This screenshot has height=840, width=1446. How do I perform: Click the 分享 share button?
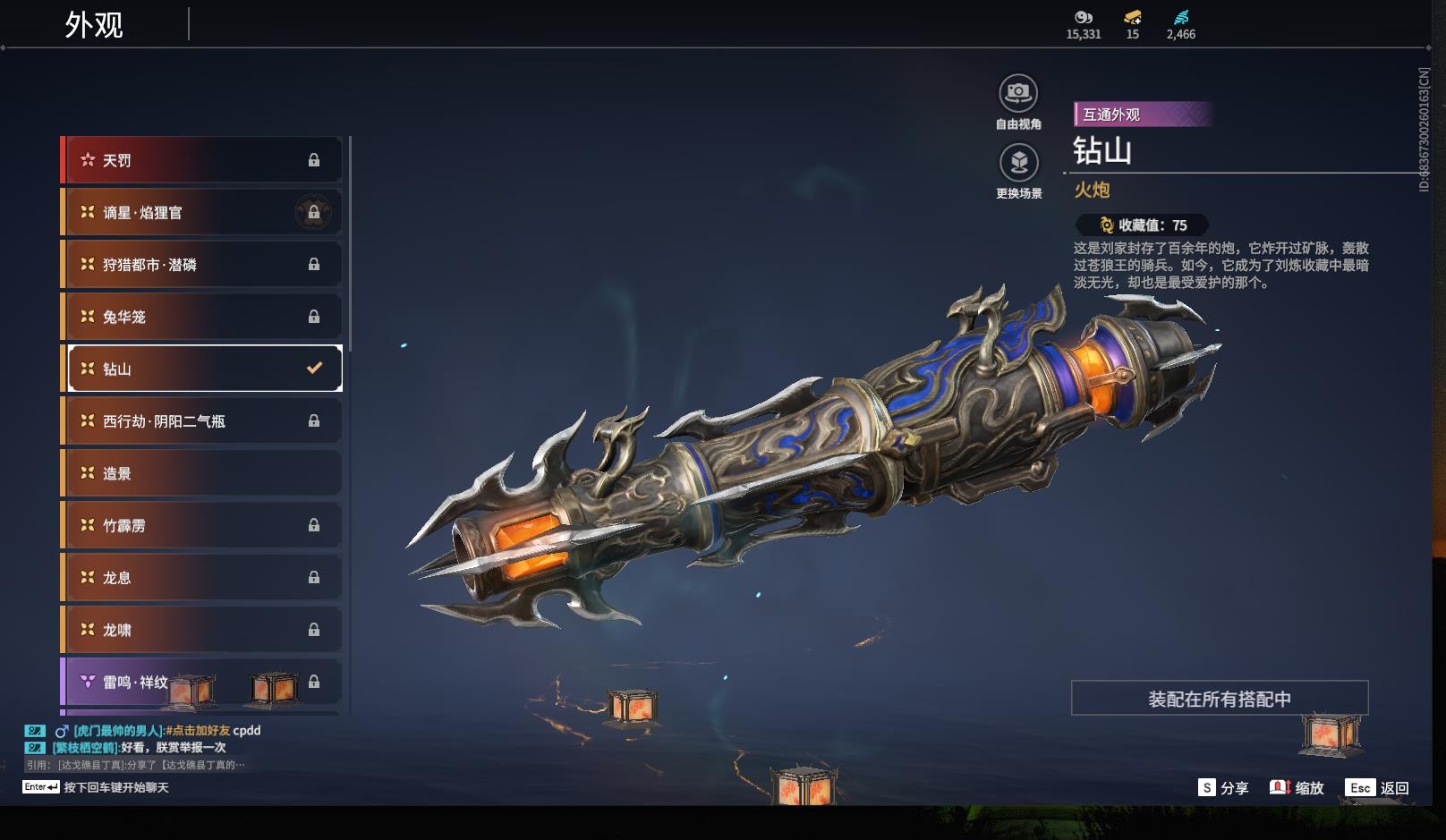click(1223, 787)
